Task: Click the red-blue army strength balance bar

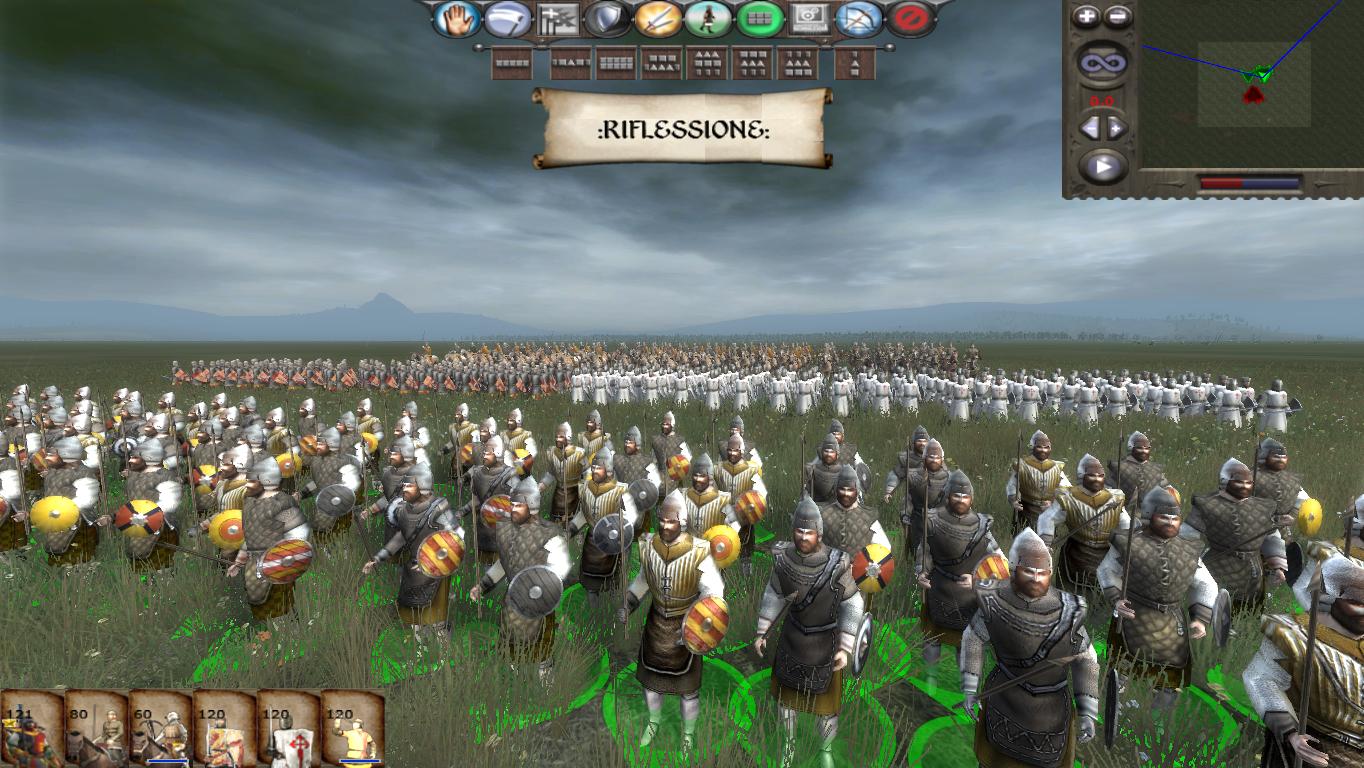Action: (x=1250, y=182)
